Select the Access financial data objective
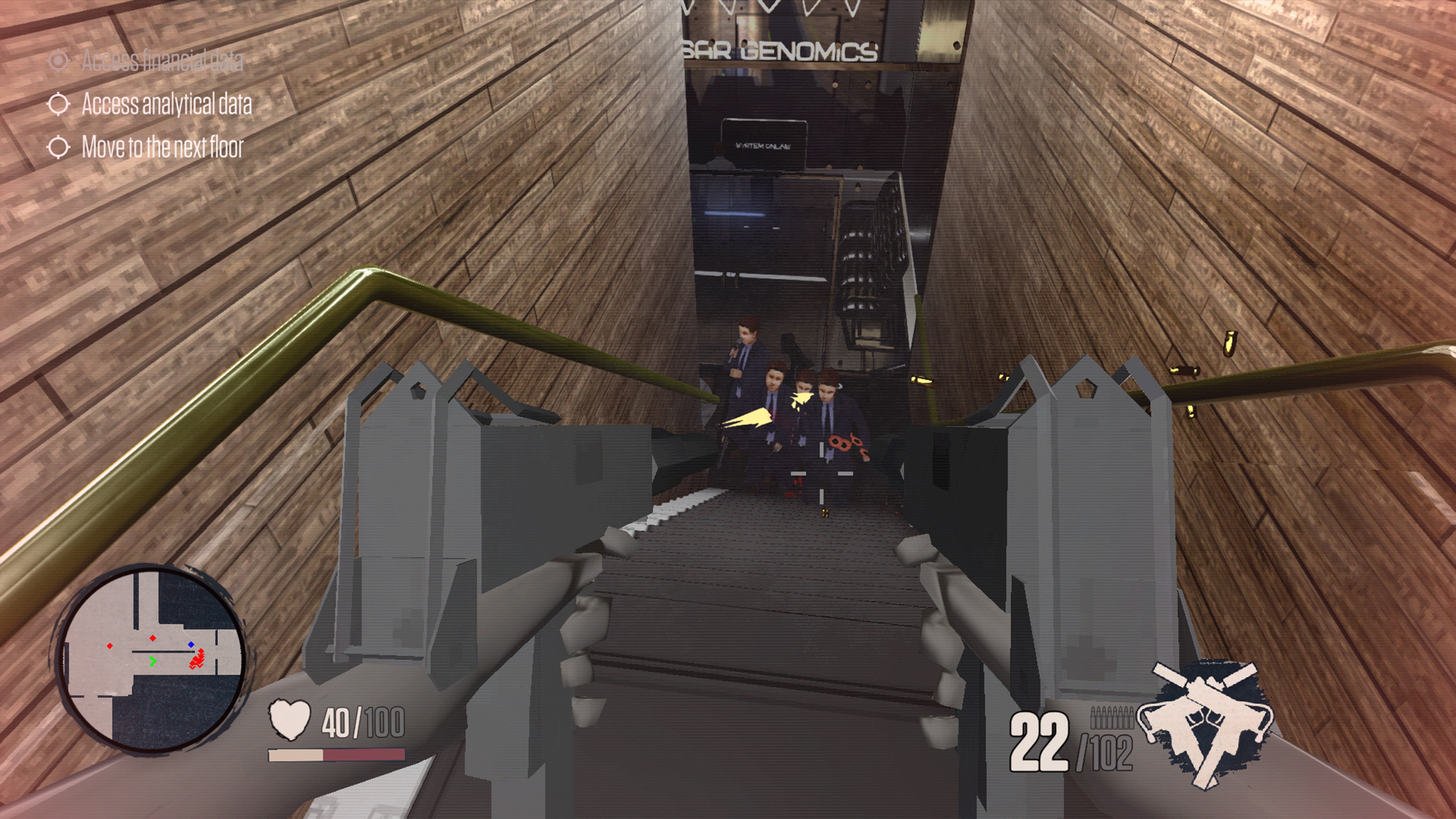This screenshot has width=1456, height=819. [x=162, y=61]
